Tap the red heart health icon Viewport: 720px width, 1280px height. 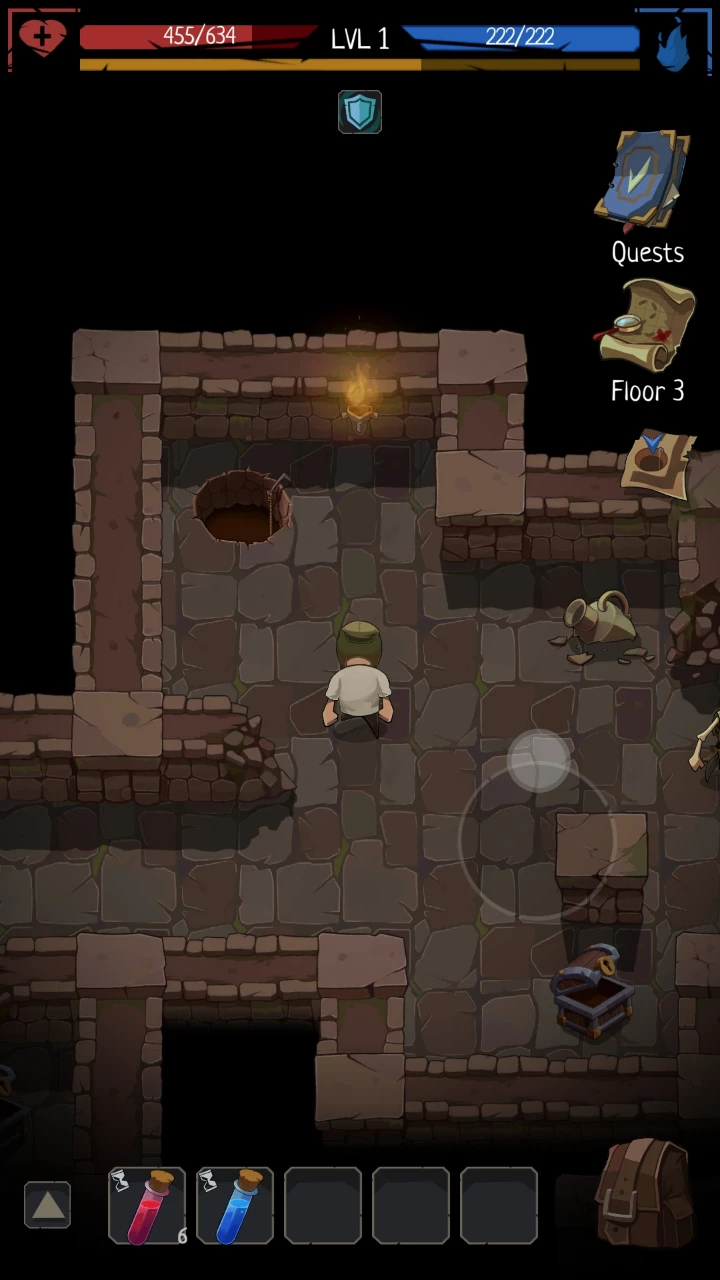42,39
